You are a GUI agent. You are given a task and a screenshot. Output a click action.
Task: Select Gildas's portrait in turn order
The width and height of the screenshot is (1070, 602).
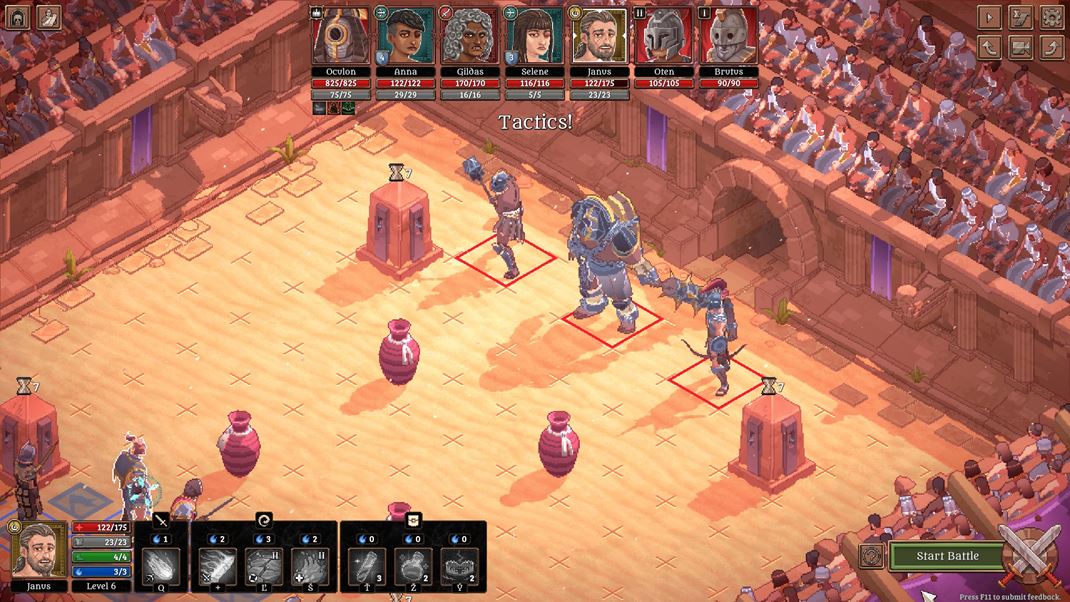(x=470, y=37)
